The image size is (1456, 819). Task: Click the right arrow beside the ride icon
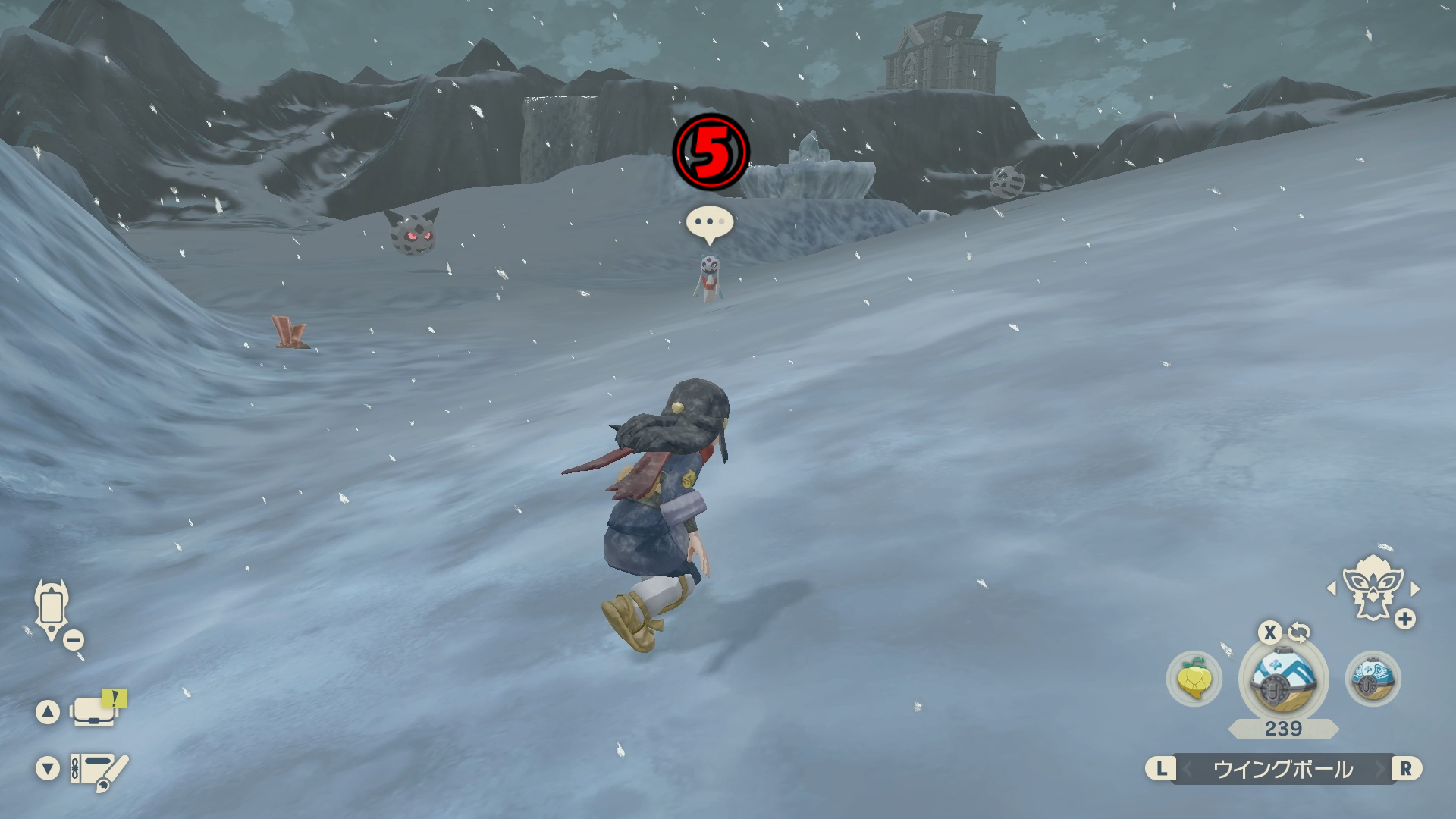tap(1415, 588)
